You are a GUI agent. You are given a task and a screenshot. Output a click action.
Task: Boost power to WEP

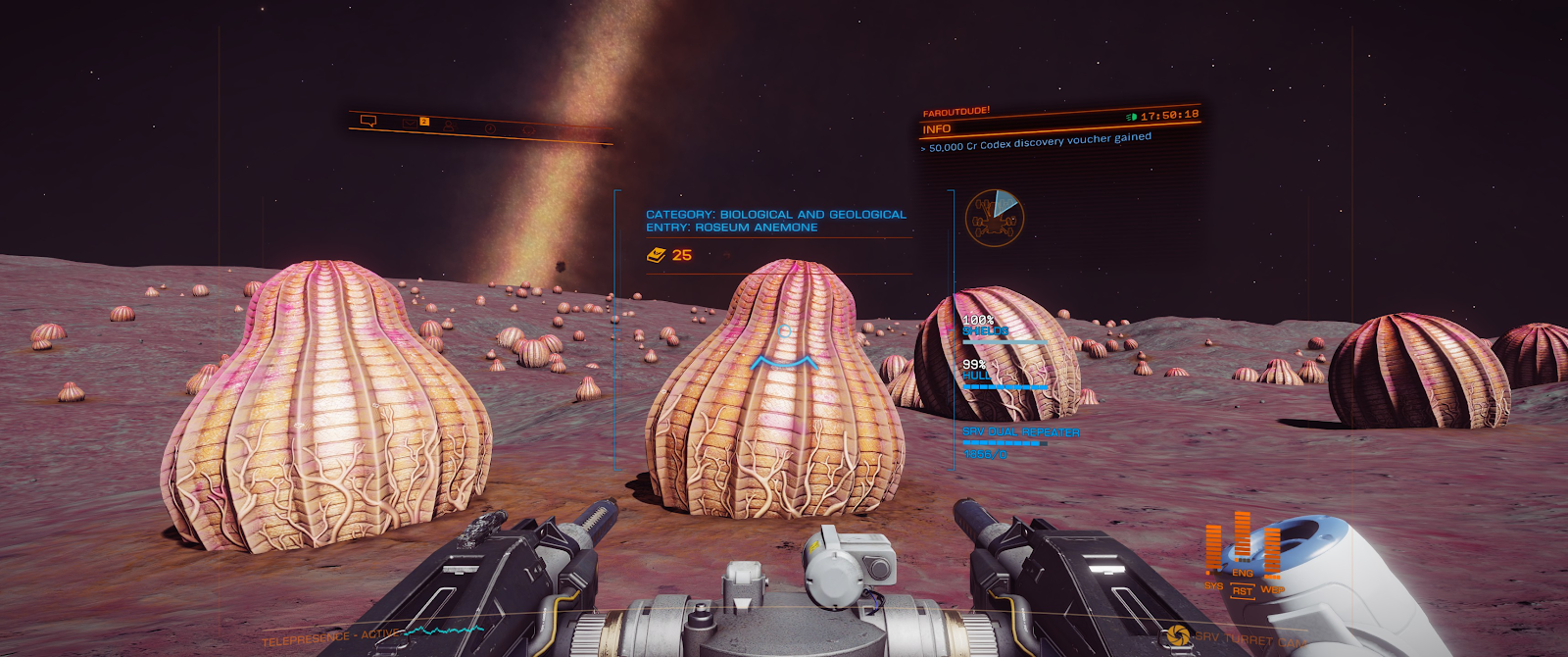[1272, 589]
